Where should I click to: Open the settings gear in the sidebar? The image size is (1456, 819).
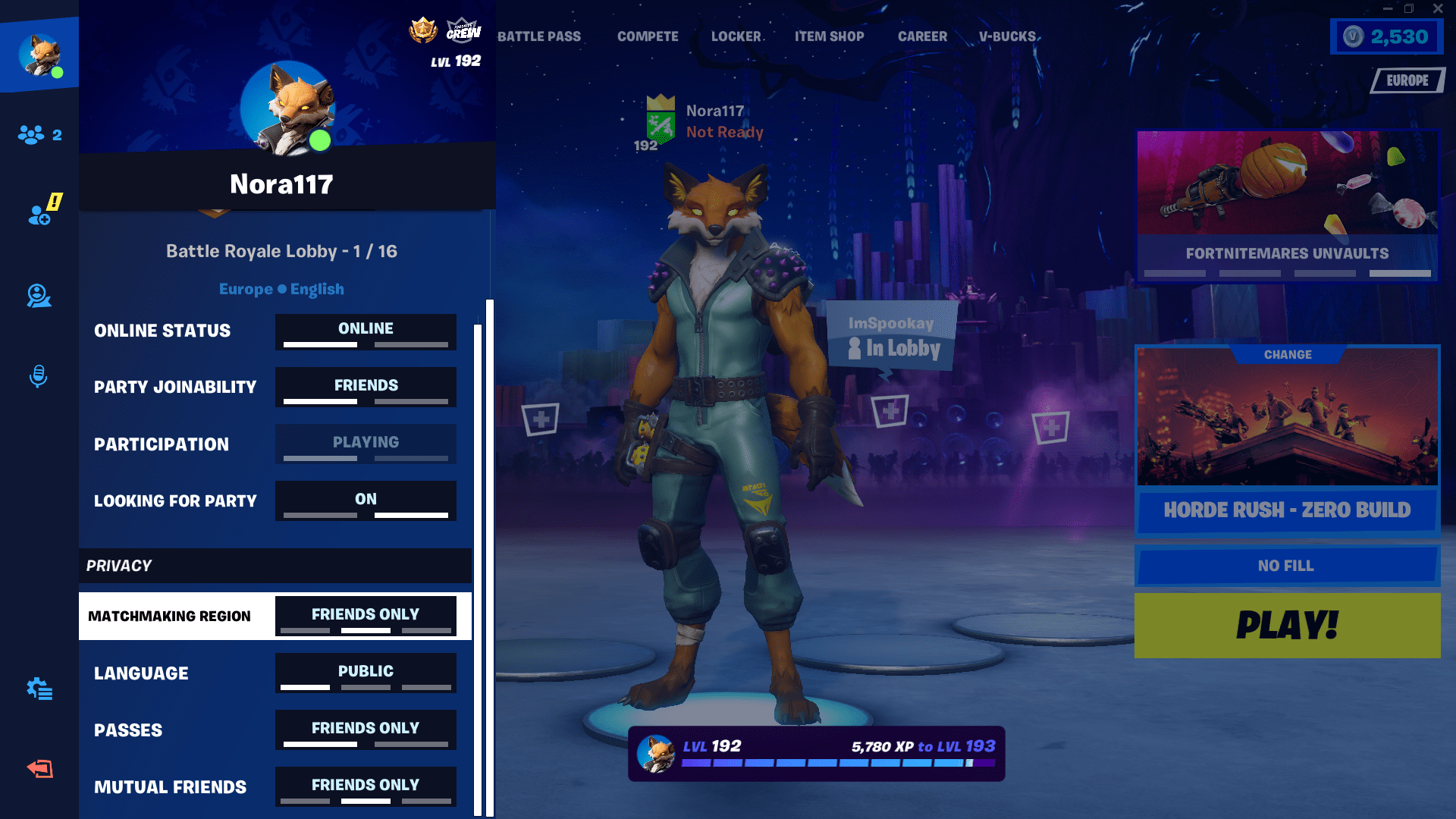pyautogui.click(x=38, y=690)
